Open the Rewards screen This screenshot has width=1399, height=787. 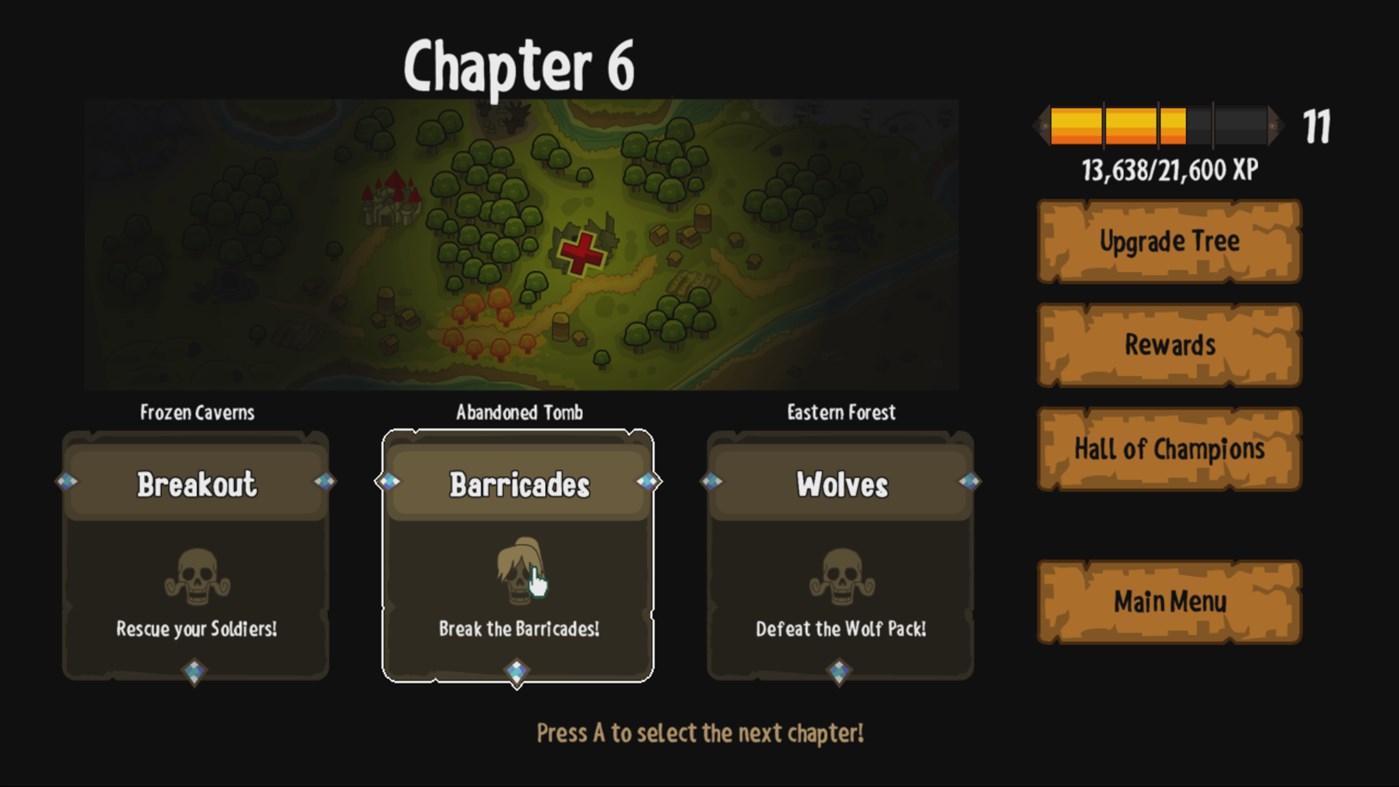(x=1169, y=345)
